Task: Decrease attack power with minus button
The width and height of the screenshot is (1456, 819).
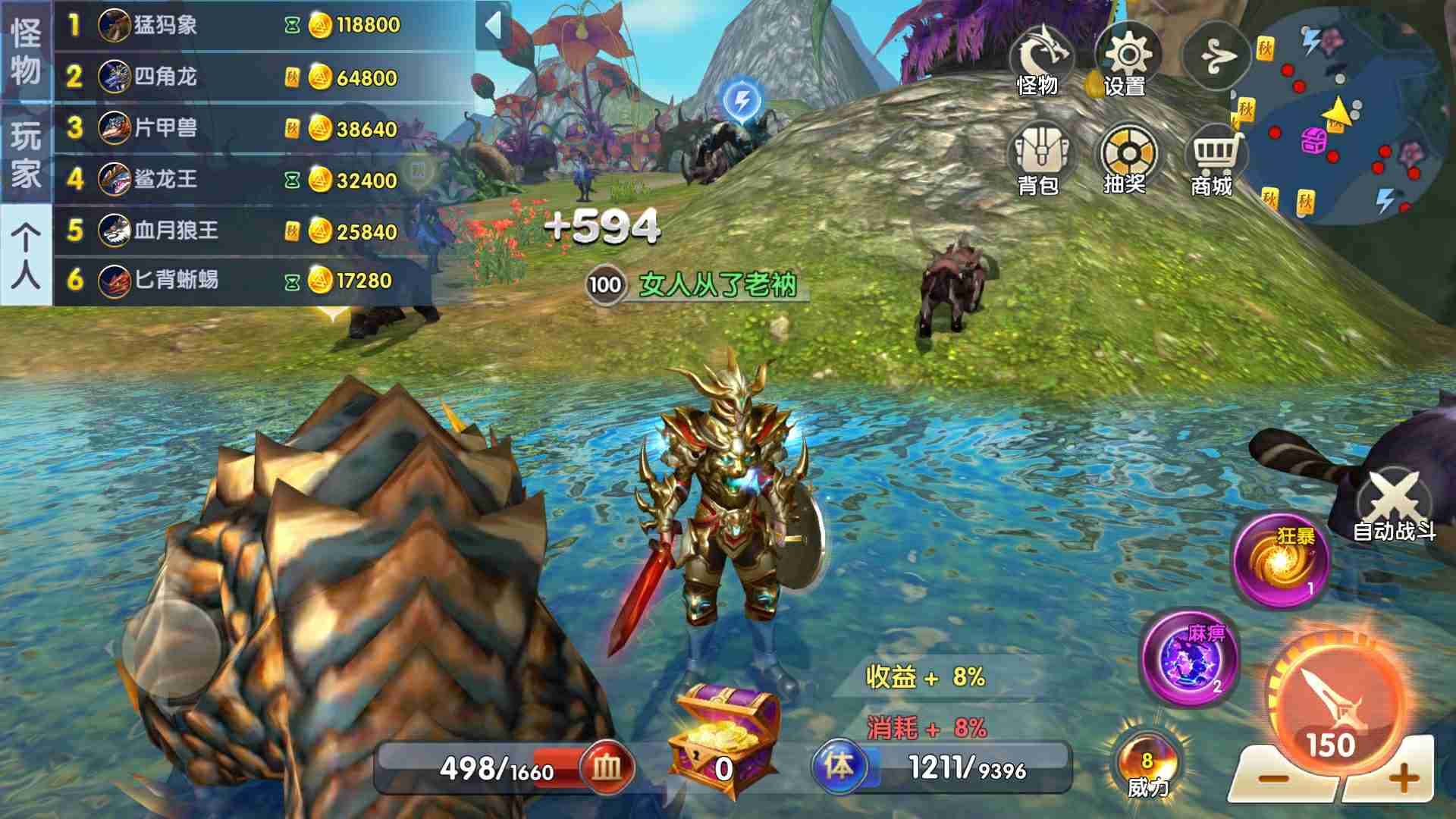Action: pos(1274,778)
